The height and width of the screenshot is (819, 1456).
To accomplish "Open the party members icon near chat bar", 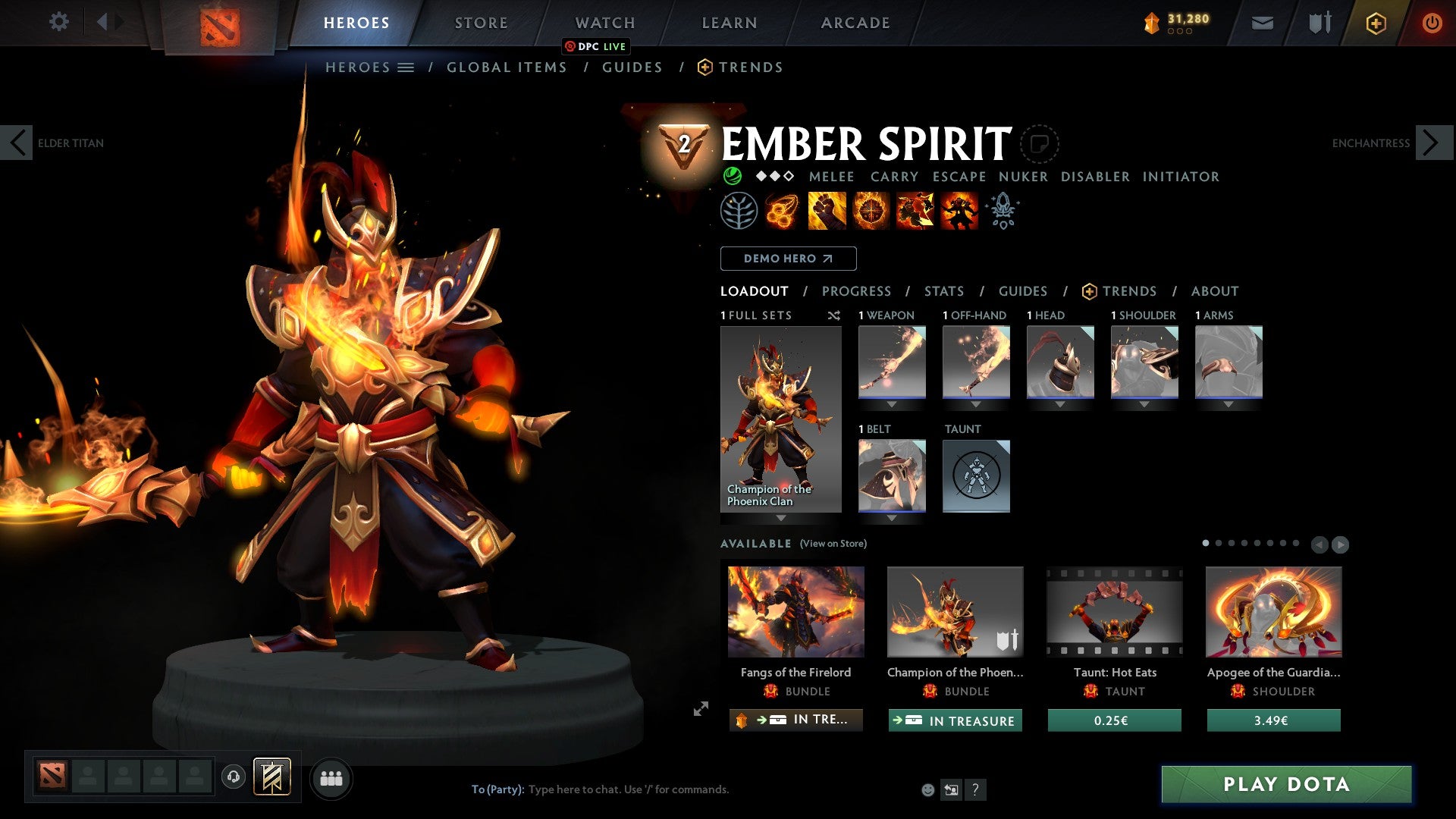I will [331, 777].
